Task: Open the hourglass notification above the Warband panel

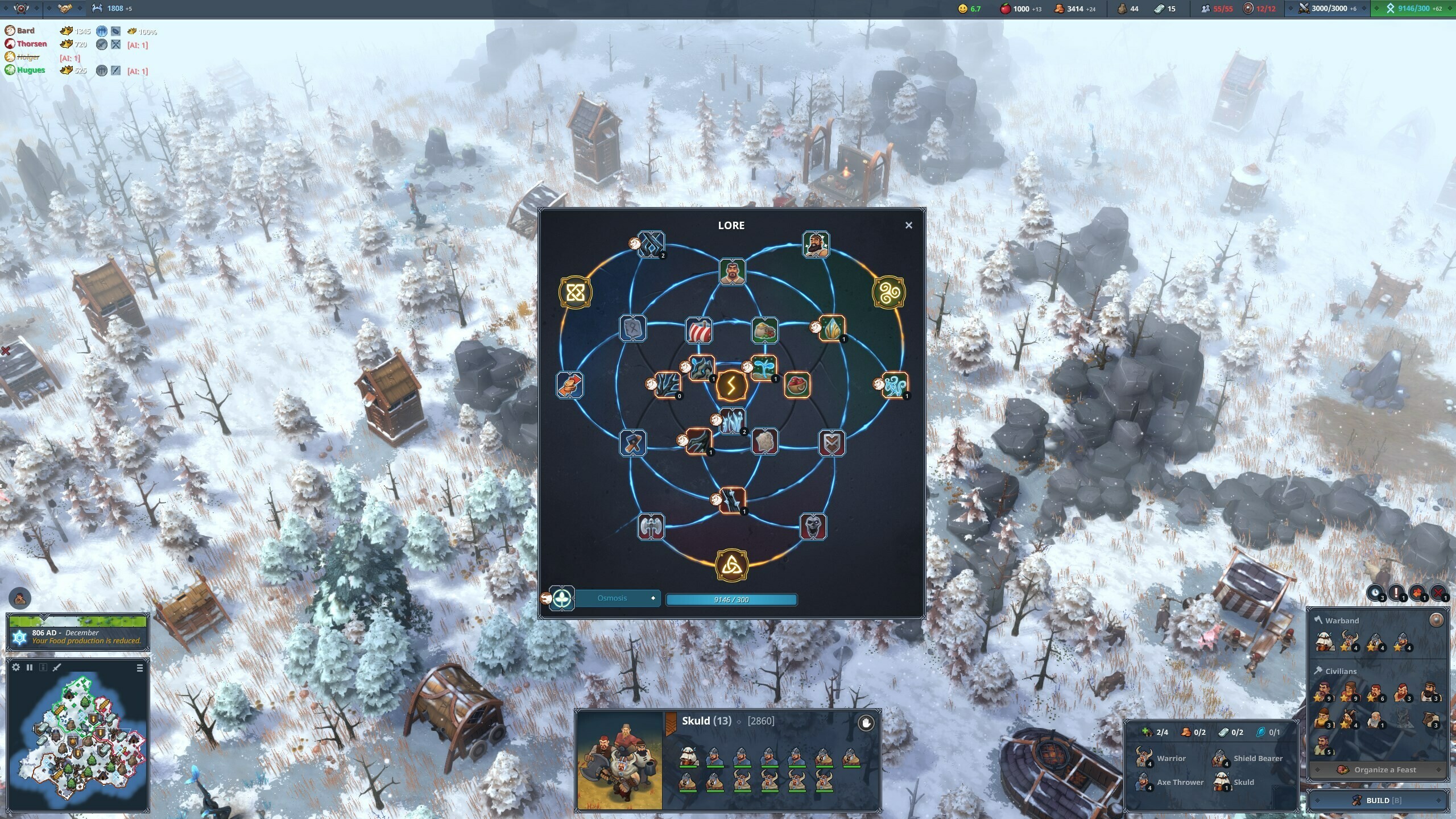Action: [x=1375, y=593]
